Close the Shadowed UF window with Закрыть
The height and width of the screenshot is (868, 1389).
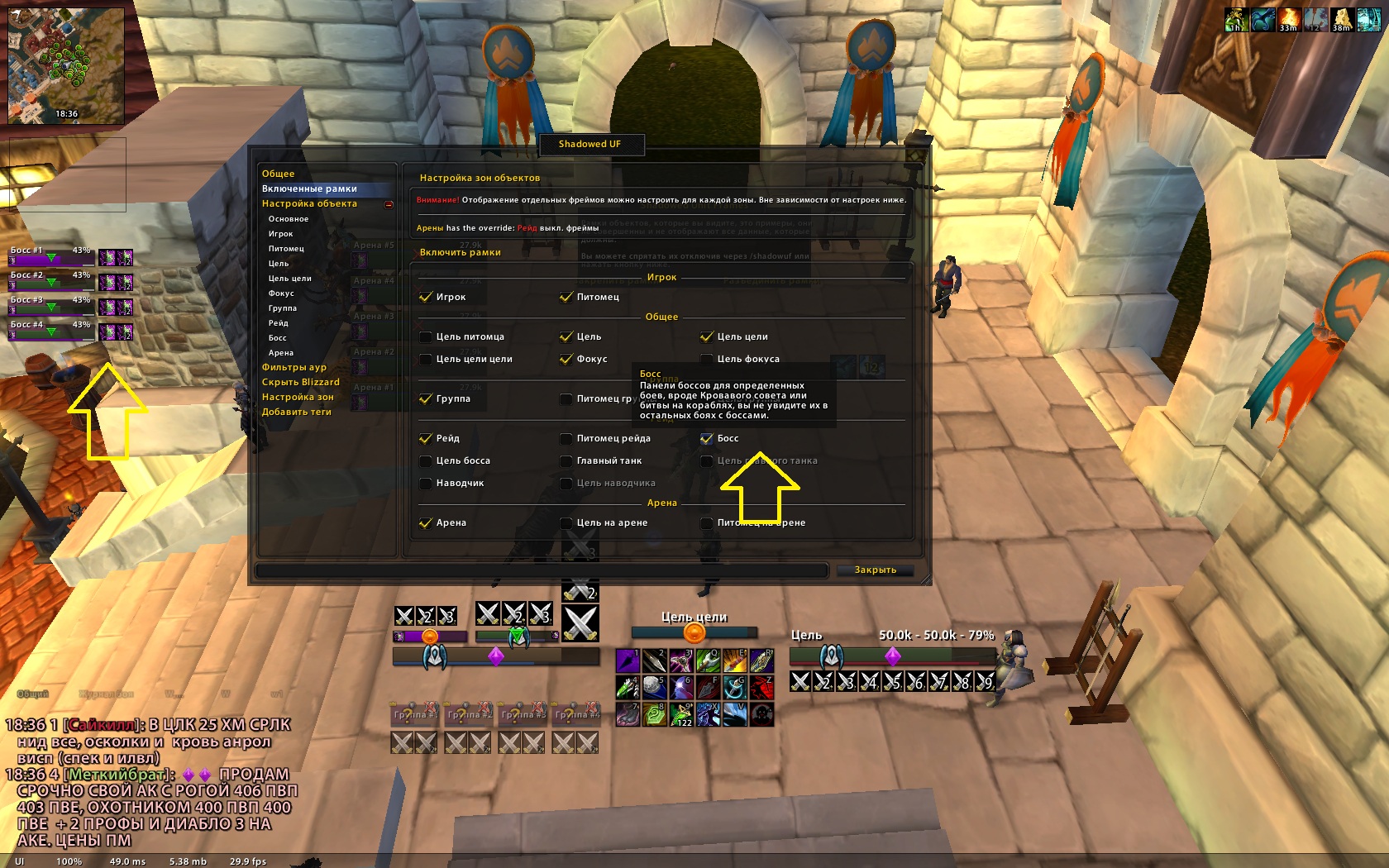tap(875, 570)
